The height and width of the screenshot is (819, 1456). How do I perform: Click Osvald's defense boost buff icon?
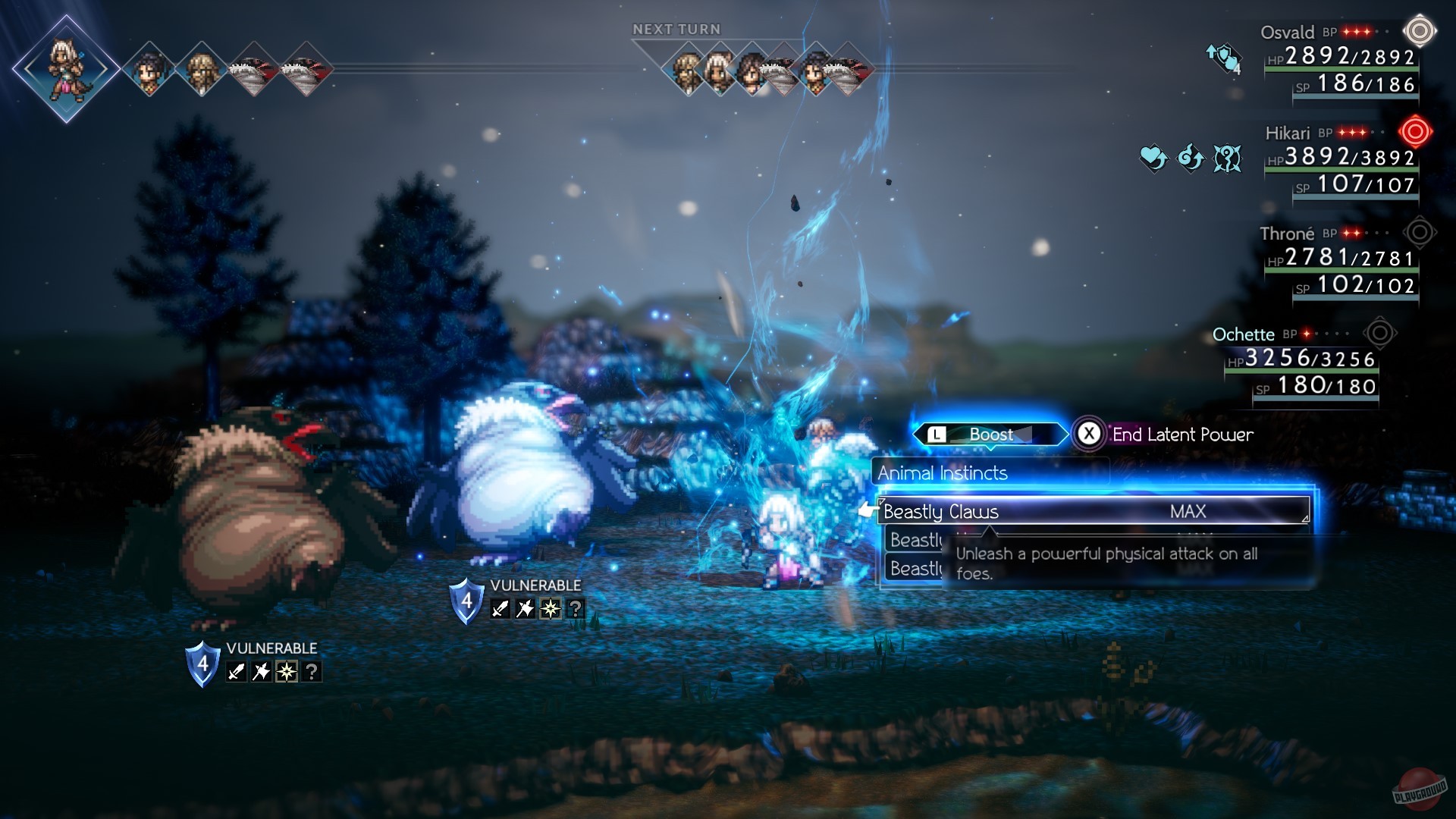coord(1223,56)
